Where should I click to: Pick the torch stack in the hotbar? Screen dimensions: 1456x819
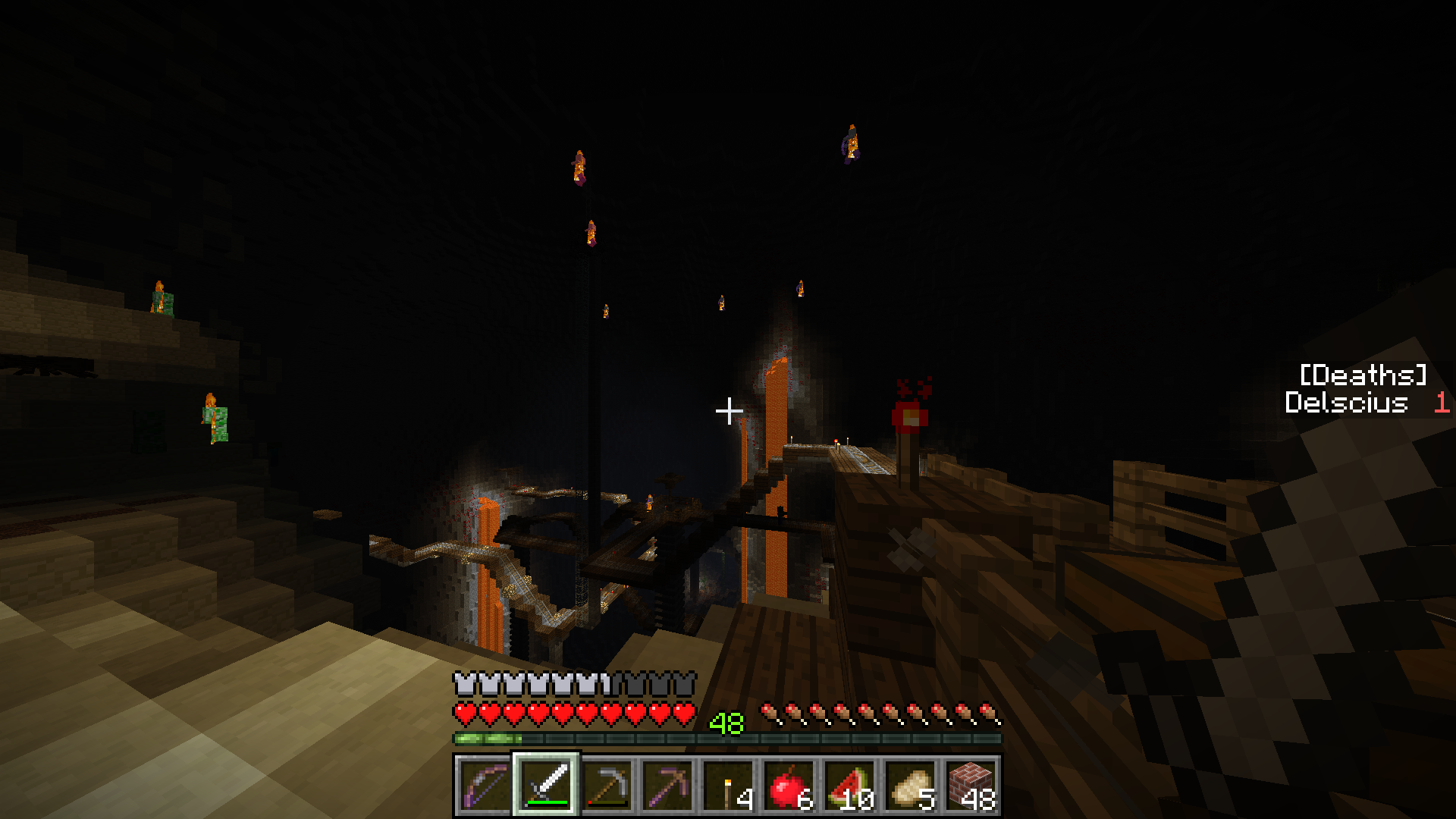tap(728, 786)
